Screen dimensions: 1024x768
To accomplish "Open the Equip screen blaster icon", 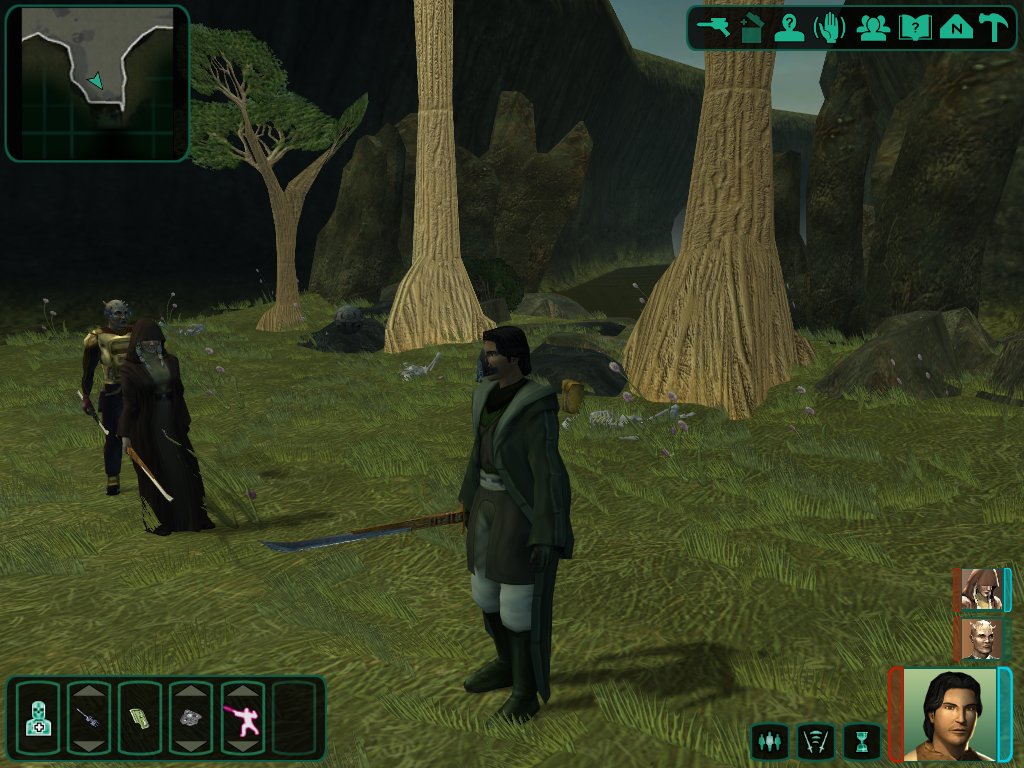I will (x=714, y=27).
